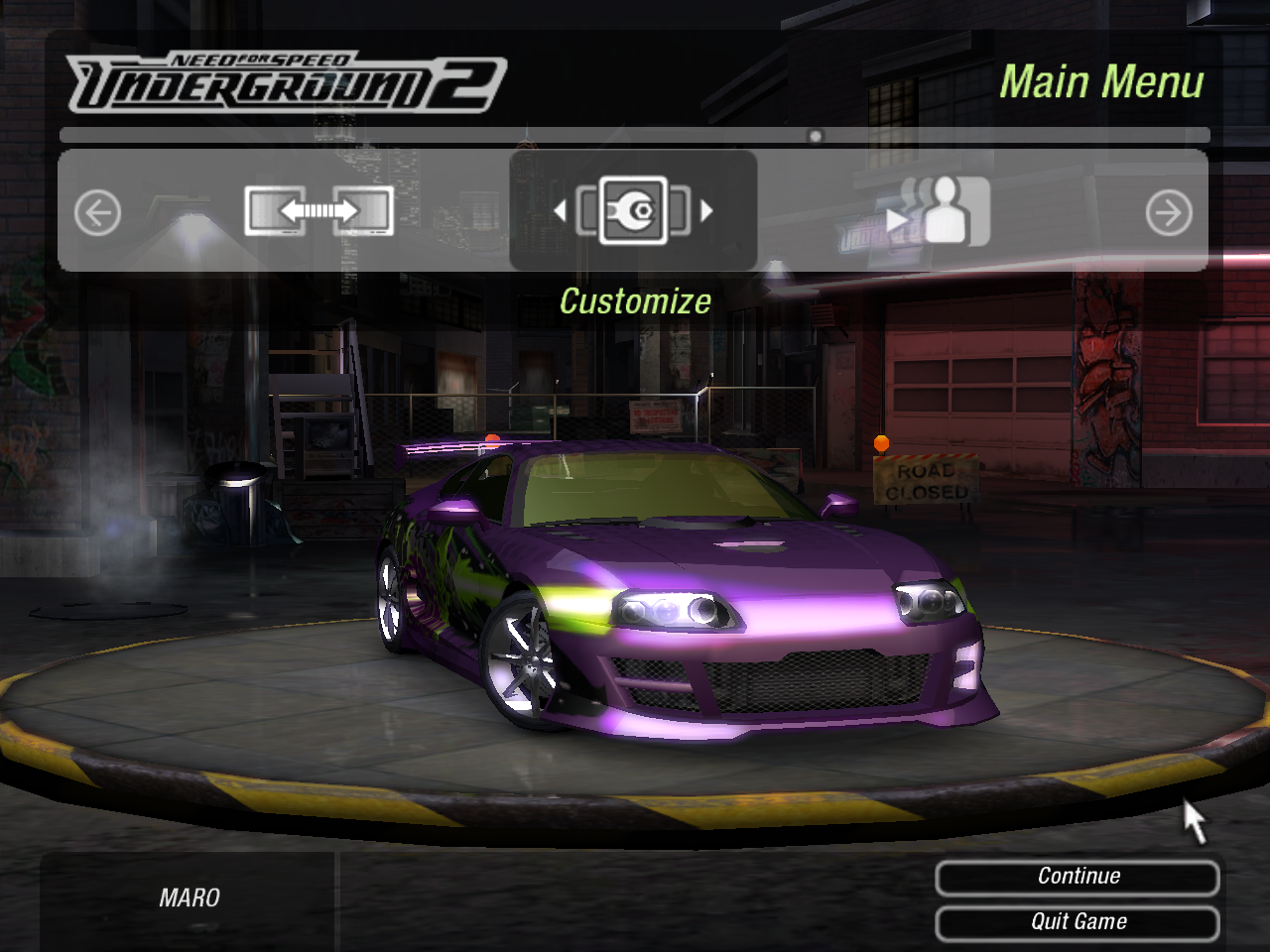The width and height of the screenshot is (1270, 952).
Task: Select the MARO profile name box
Action: tap(189, 898)
